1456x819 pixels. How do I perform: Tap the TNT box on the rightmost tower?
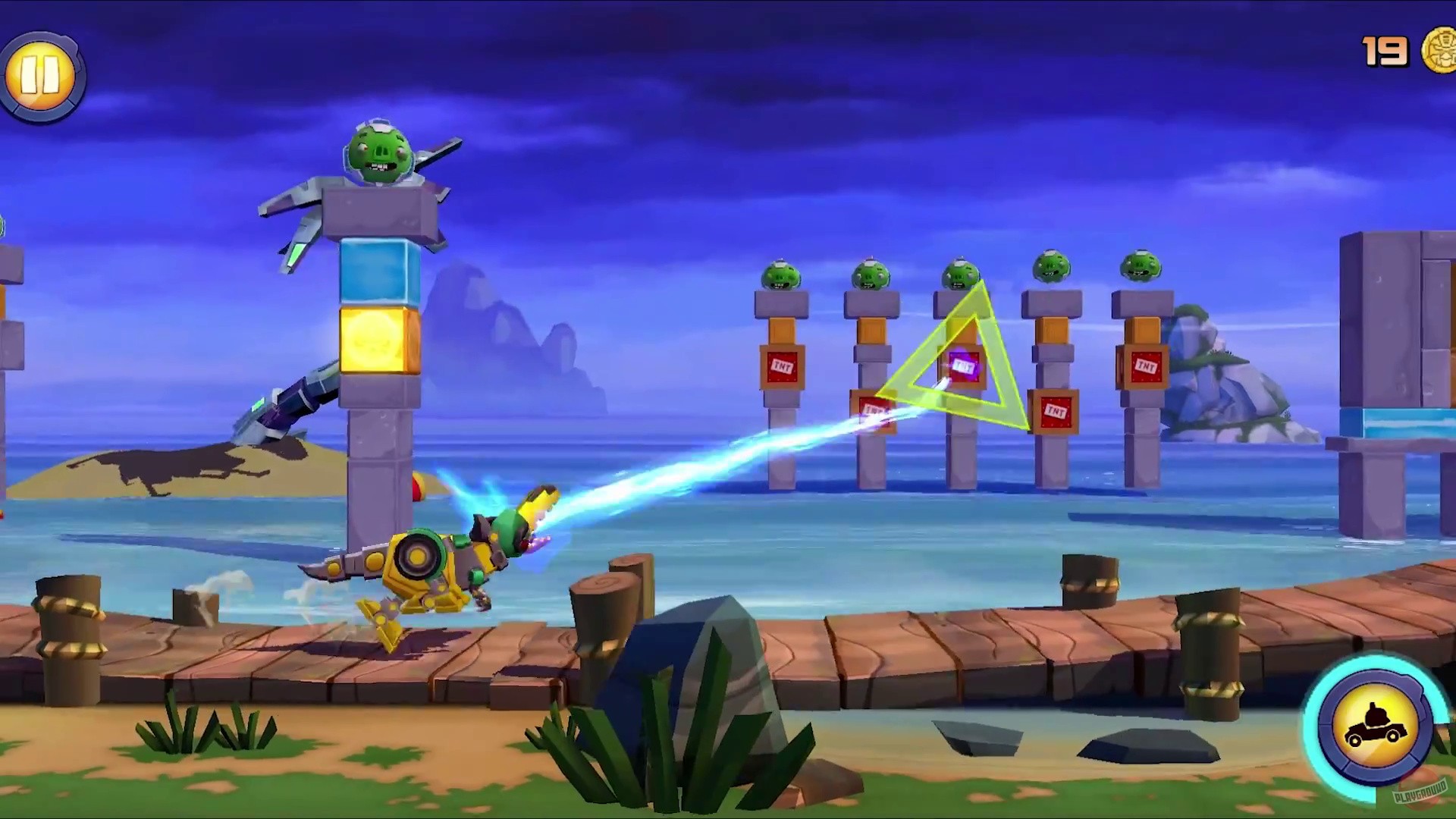pyautogui.click(x=1145, y=368)
